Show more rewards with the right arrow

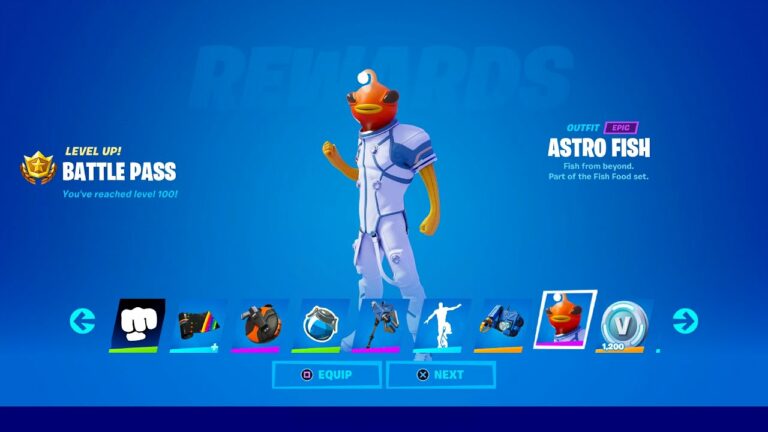pyautogui.click(x=685, y=321)
